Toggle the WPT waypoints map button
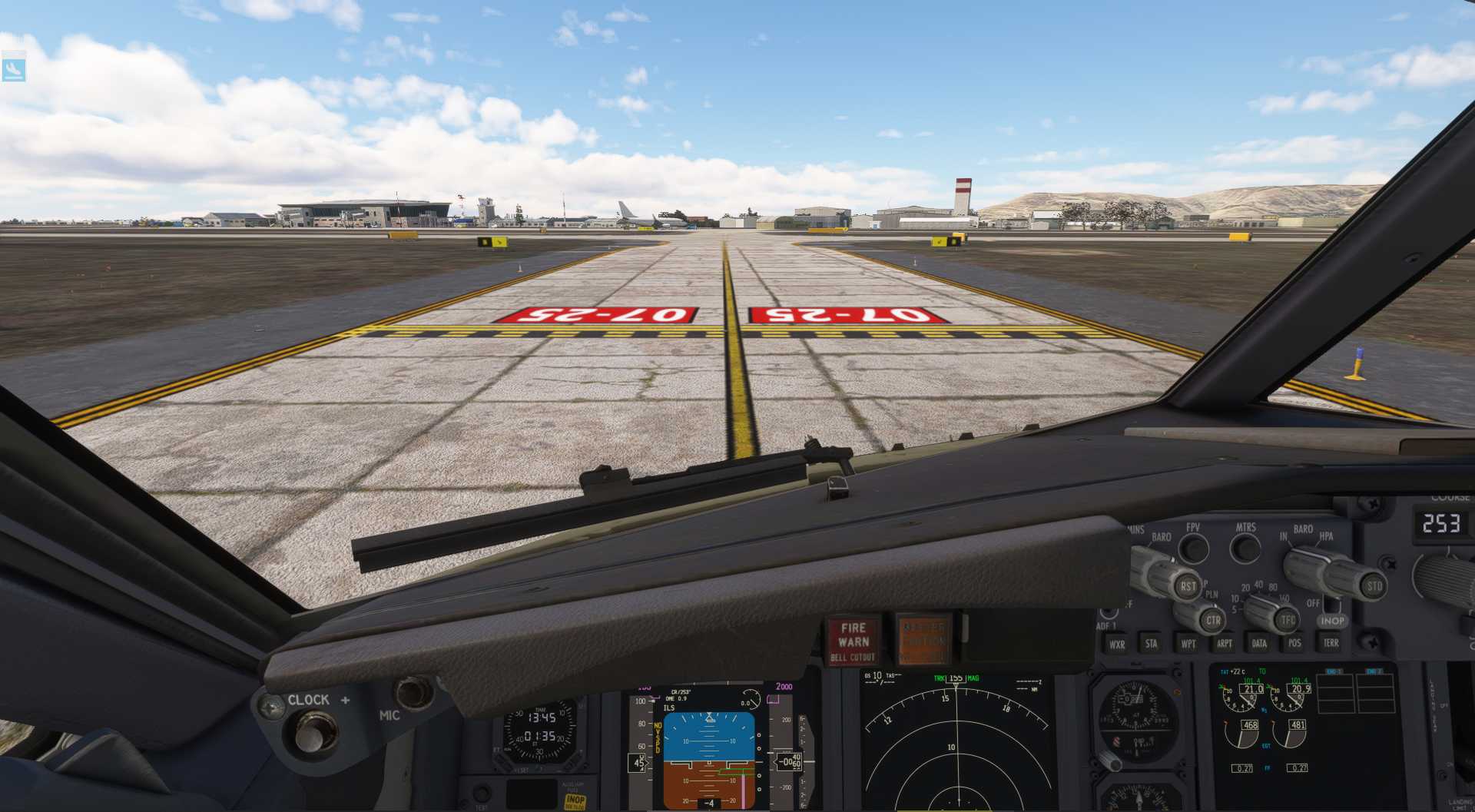Image resolution: width=1475 pixels, height=812 pixels. (x=1188, y=644)
